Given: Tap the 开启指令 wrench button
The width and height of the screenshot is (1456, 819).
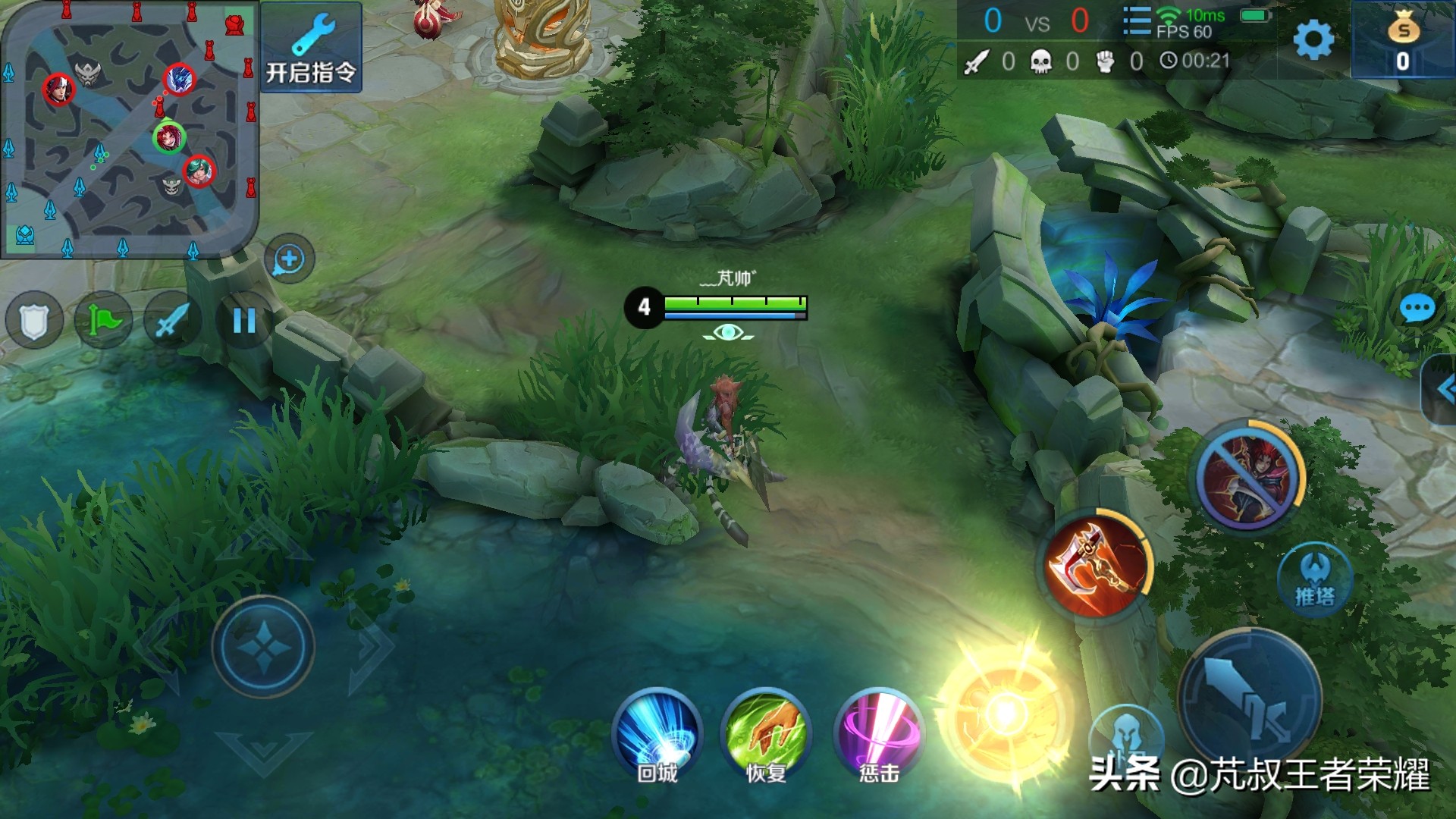Looking at the screenshot, I should tap(311, 47).
